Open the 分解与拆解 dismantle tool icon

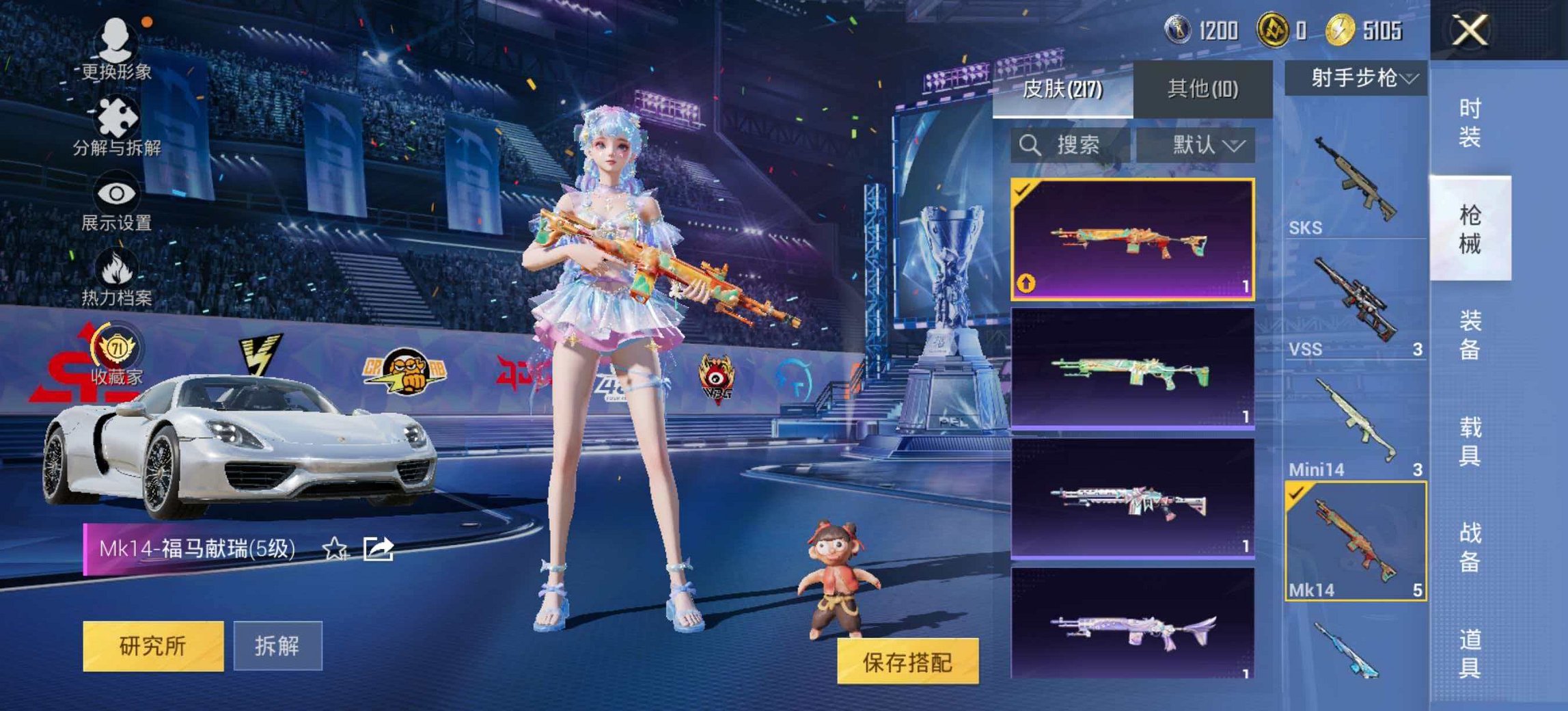click(116, 116)
